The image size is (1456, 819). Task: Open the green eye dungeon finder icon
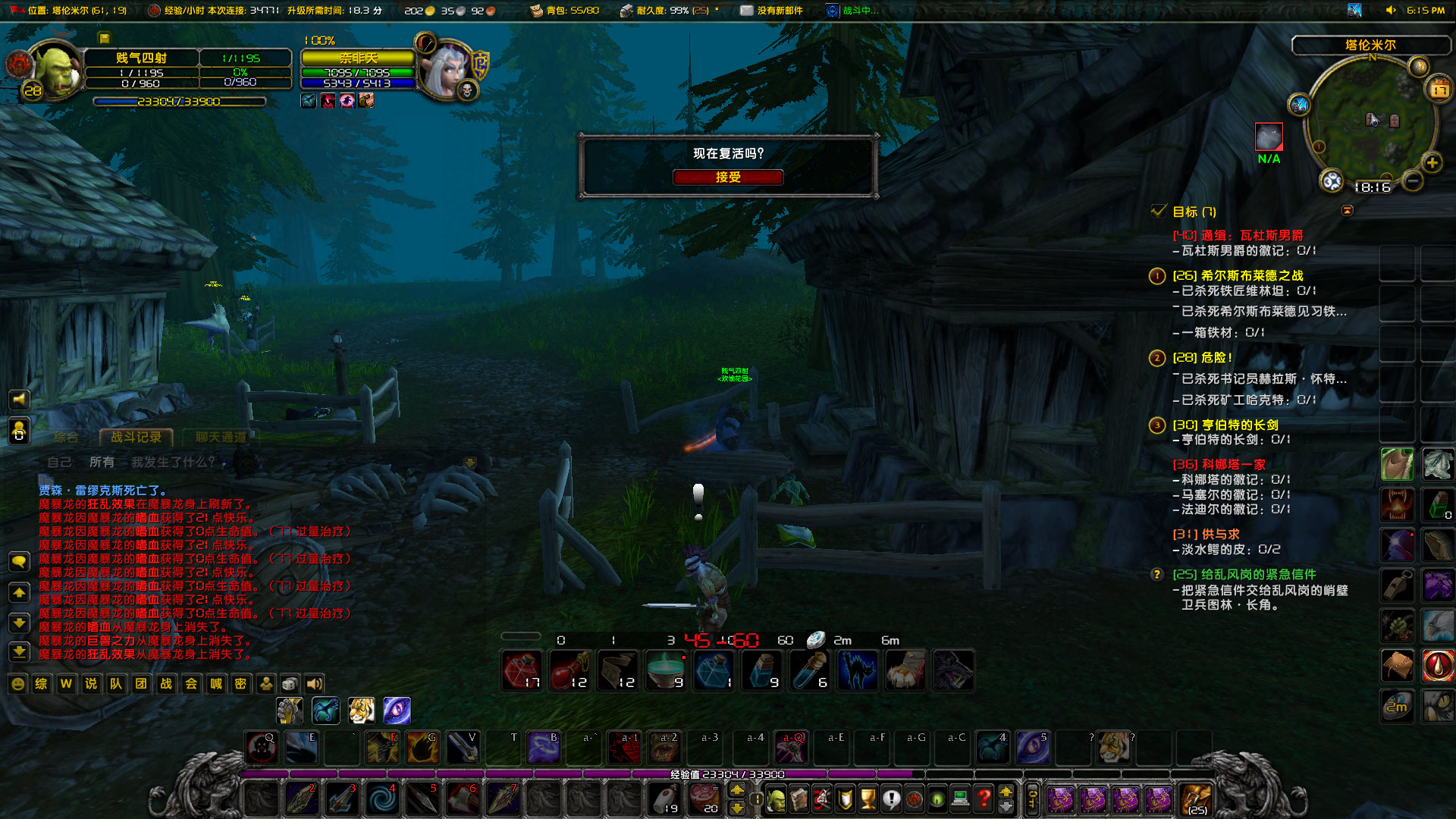(937, 799)
